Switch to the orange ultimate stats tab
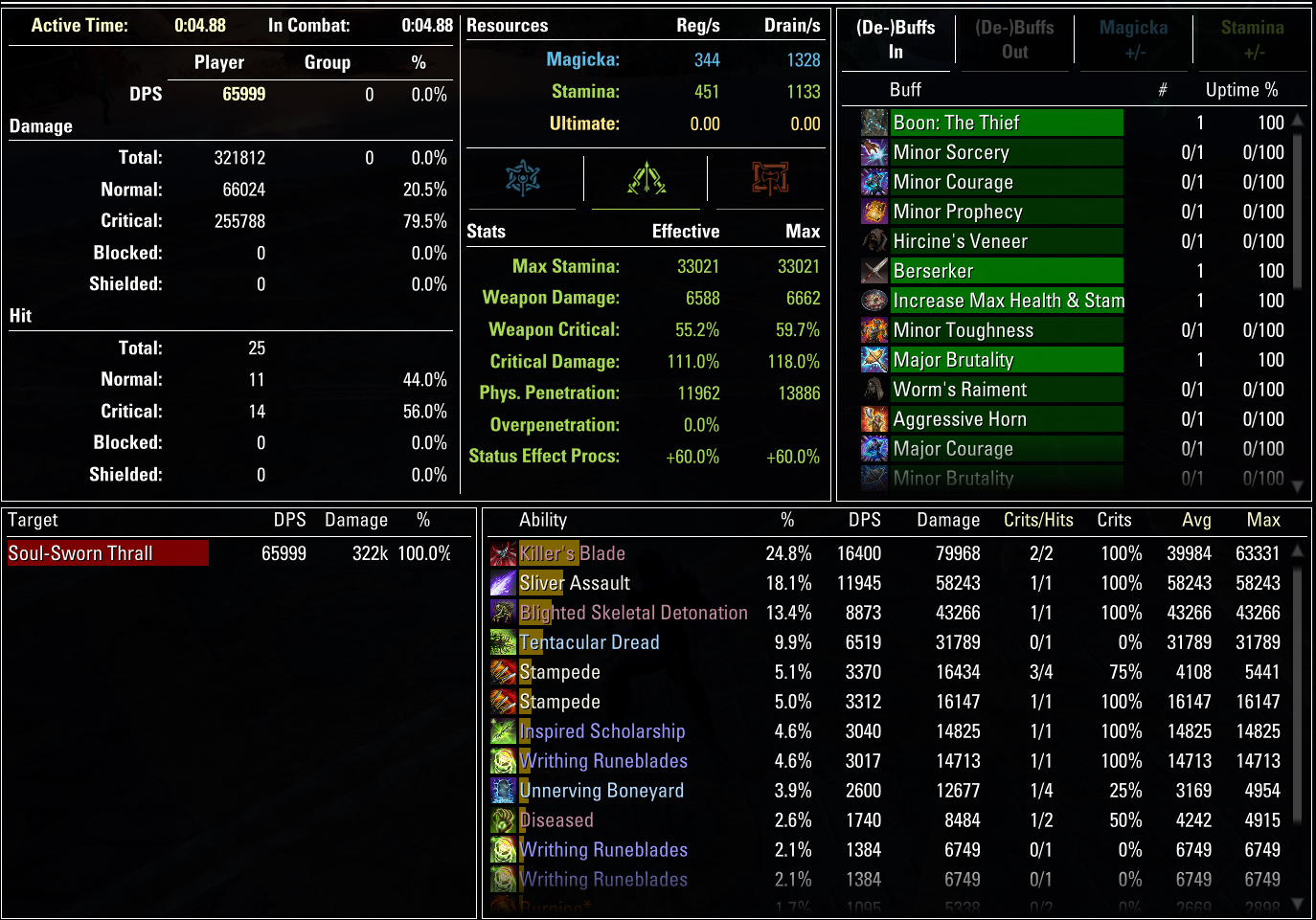1316x920 pixels. 769,178
